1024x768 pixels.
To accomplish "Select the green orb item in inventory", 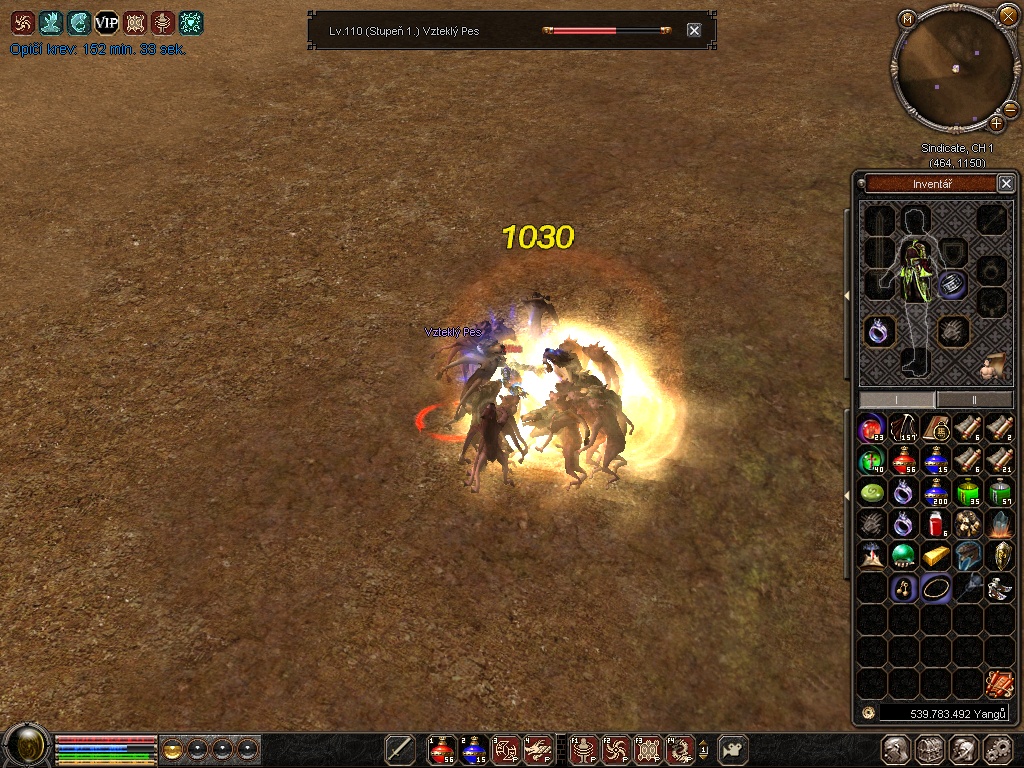I will (x=904, y=555).
